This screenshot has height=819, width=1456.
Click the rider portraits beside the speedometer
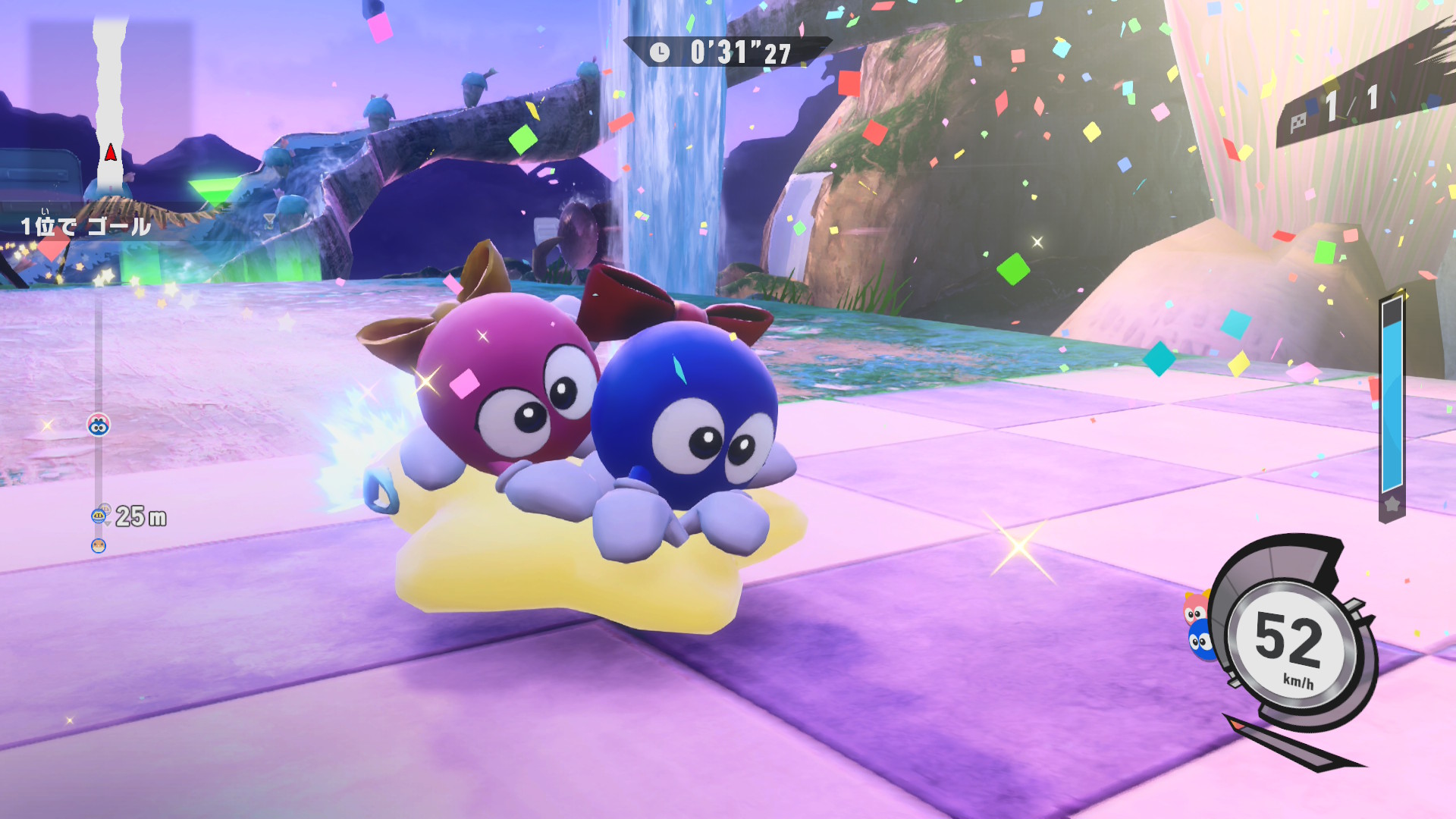(x=1198, y=626)
